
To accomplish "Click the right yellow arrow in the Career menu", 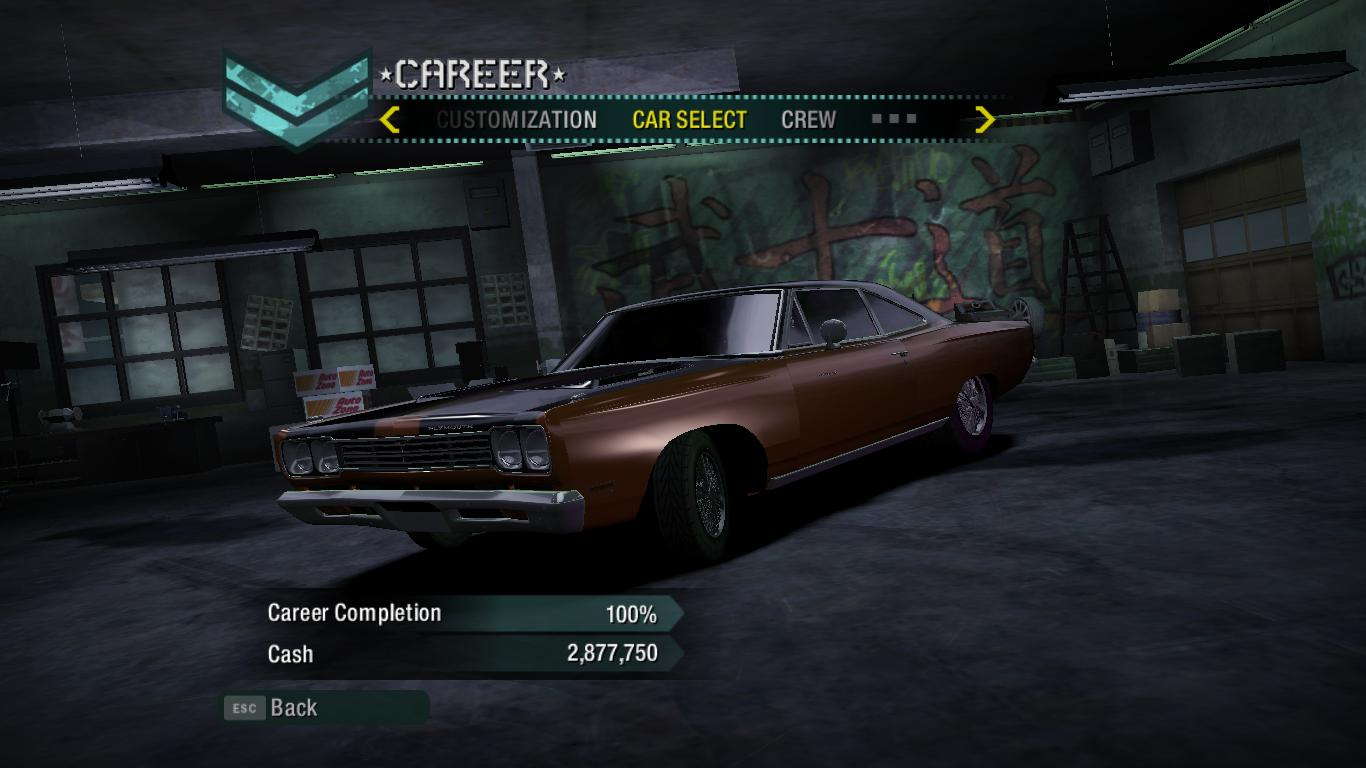I will click(985, 120).
